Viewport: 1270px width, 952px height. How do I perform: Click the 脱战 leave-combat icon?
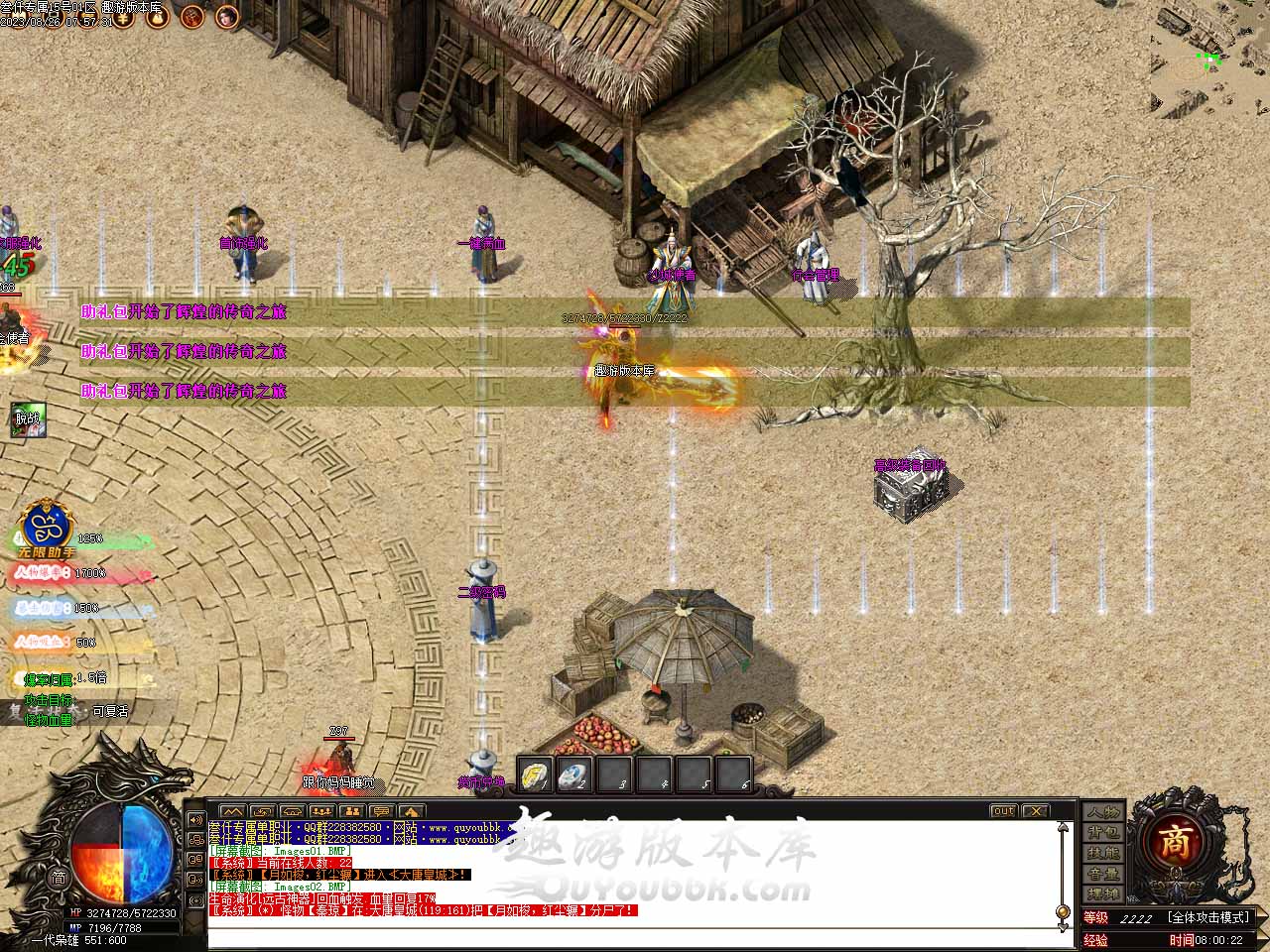point(26,419)
